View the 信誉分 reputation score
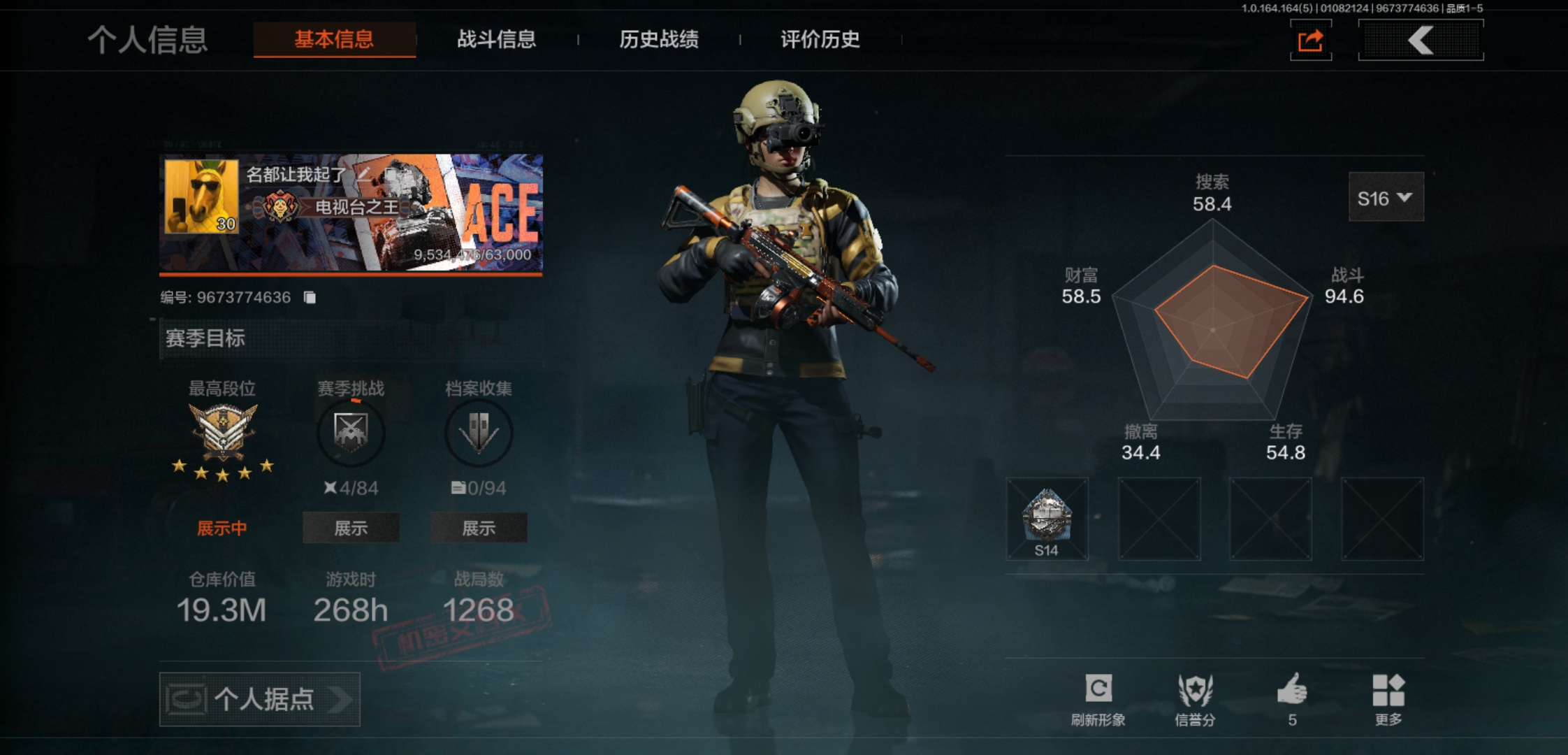This screenshot has height=755, width=1568. tap(1195, 699)
